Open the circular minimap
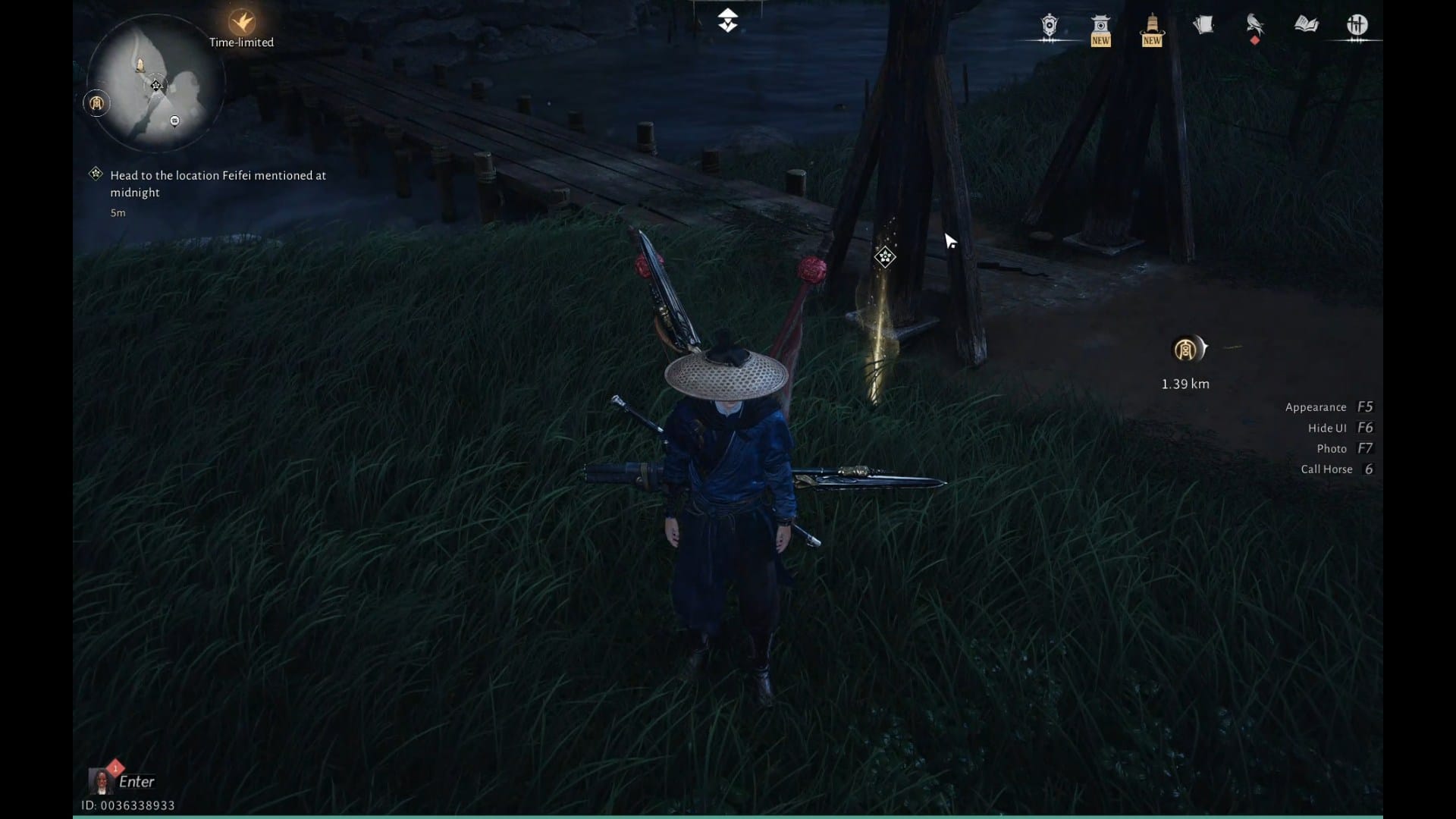This screenshot has width=1456, height=819. pyautogui.click(x=155, y=85)
